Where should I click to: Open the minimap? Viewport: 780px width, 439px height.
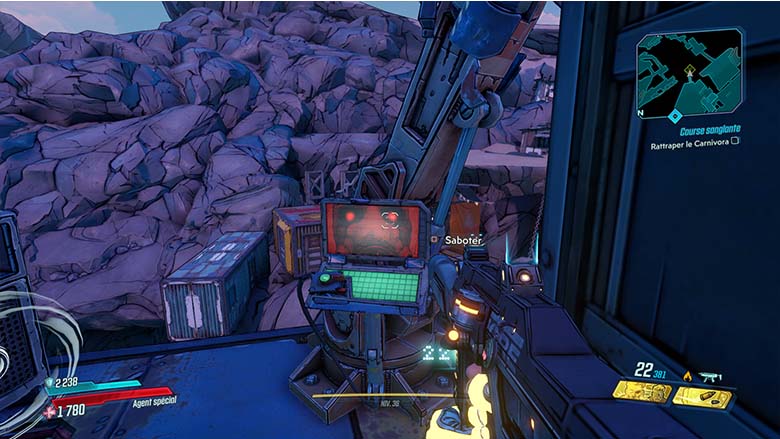pos(690,74)
